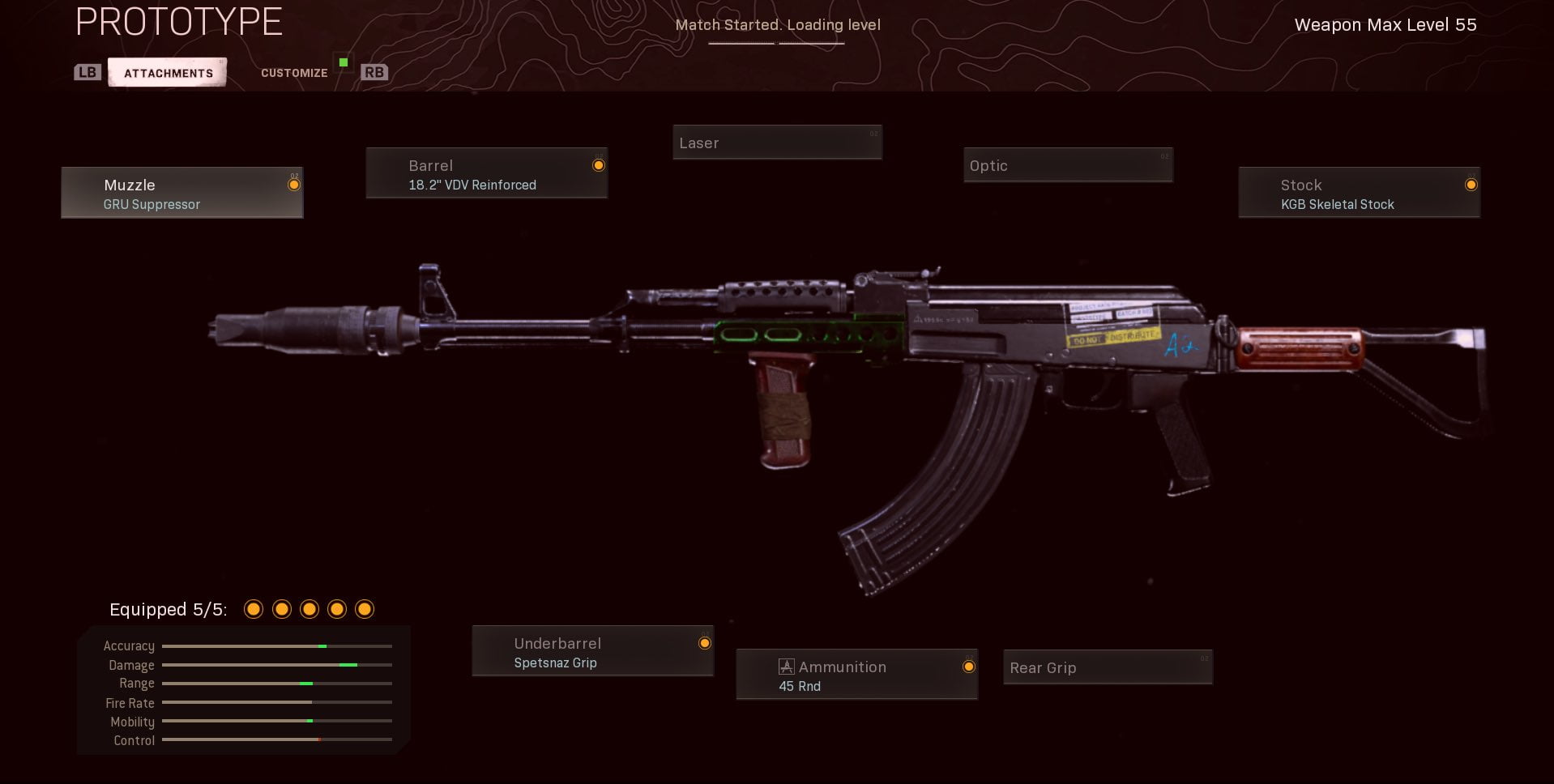Click the ammo box icon on the Ammunition slot
The image size is (1554, 784).
(x=783, y=666)
